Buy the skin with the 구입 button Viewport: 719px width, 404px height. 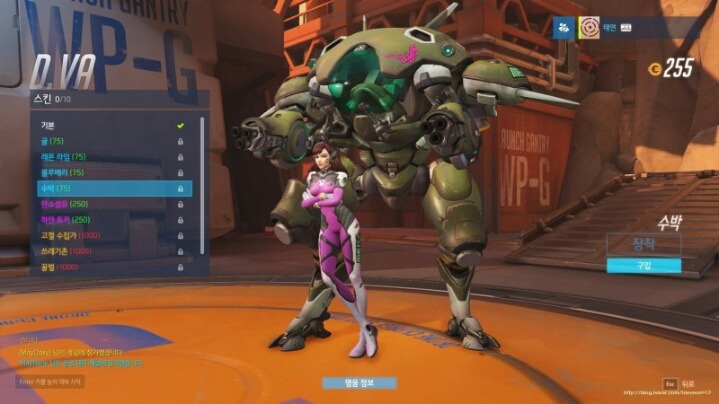643,265
